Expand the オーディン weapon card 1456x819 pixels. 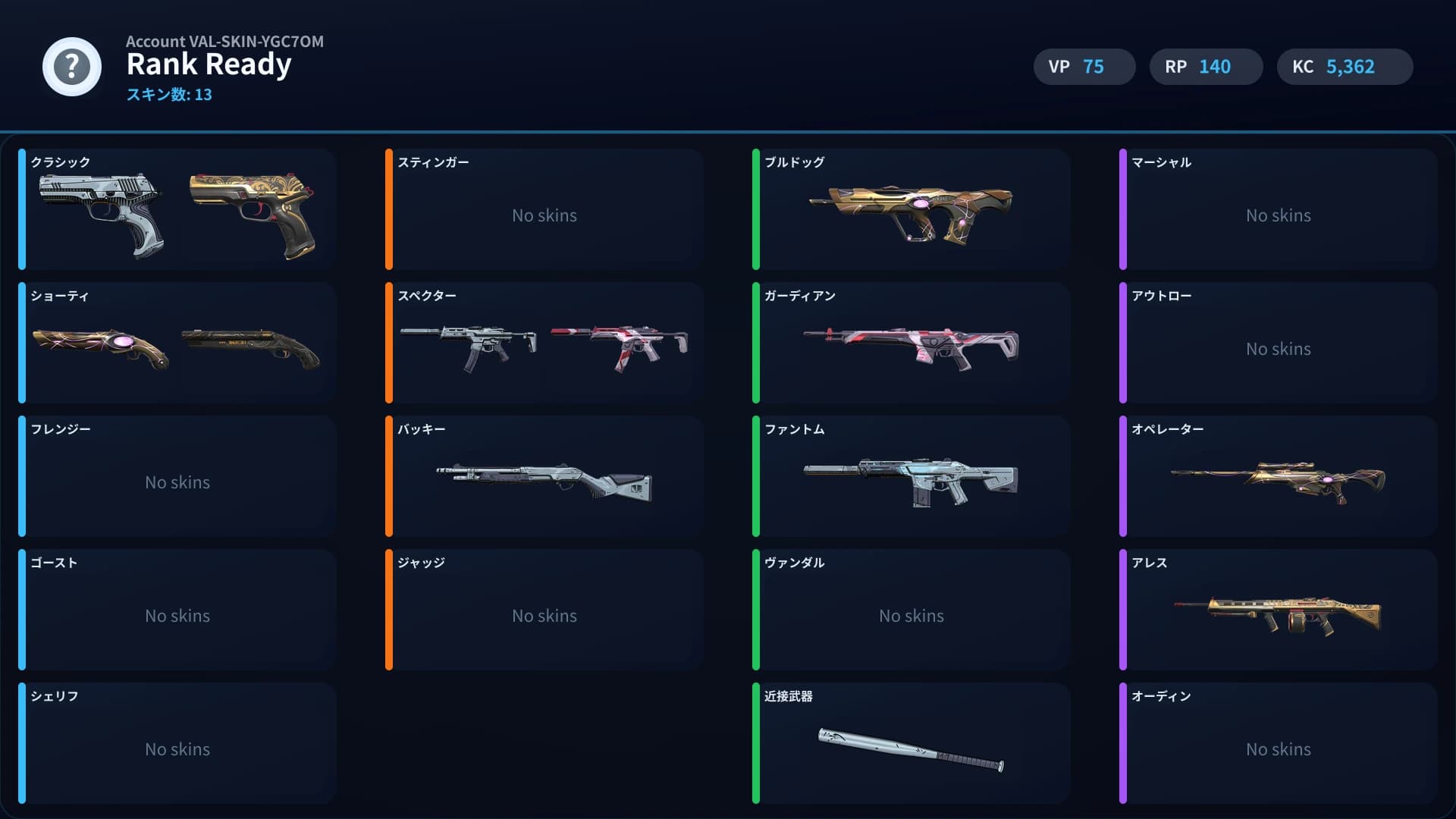(1278, 743)
